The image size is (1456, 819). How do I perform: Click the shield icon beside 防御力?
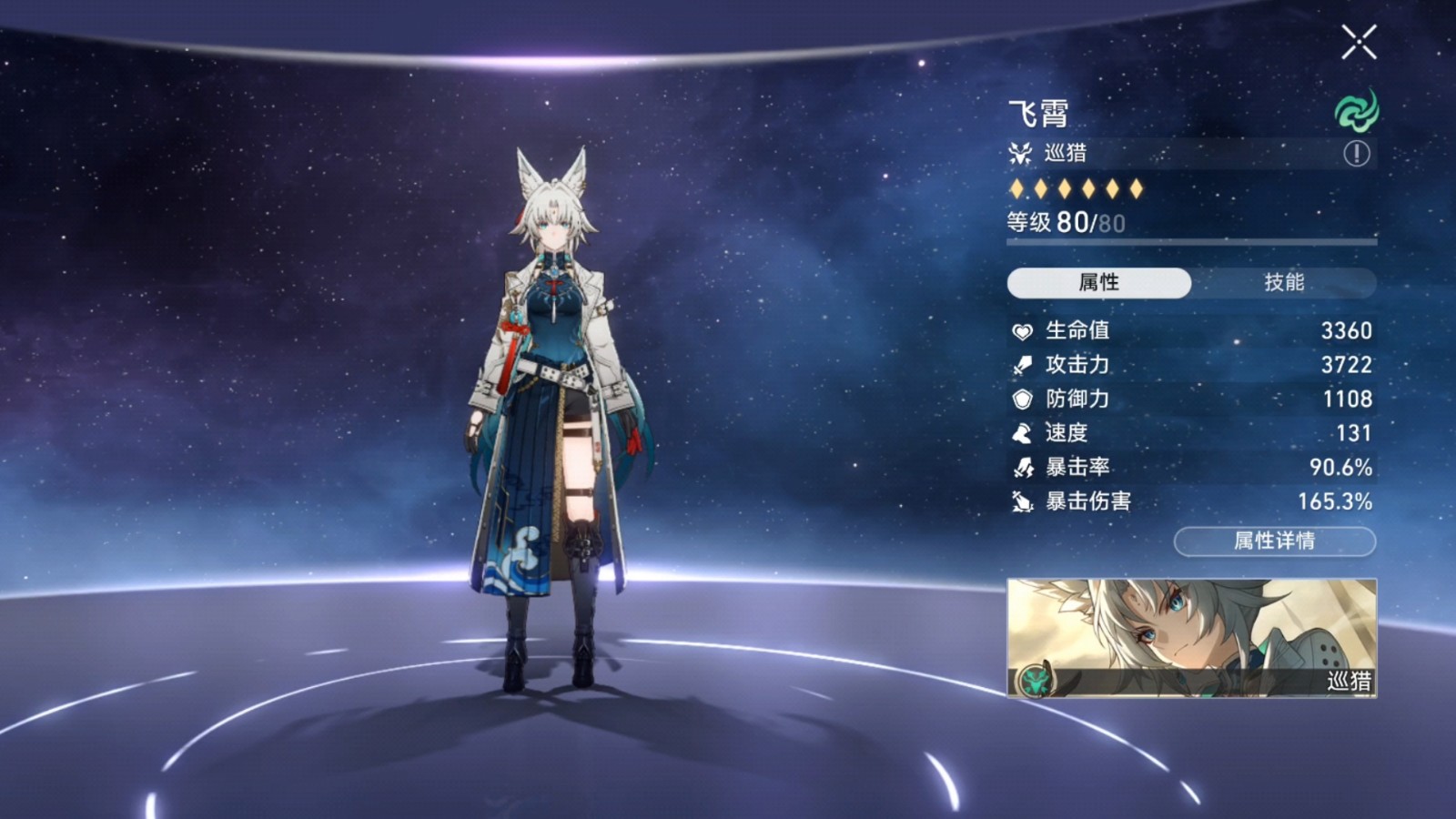click(x=1021, y=399)
